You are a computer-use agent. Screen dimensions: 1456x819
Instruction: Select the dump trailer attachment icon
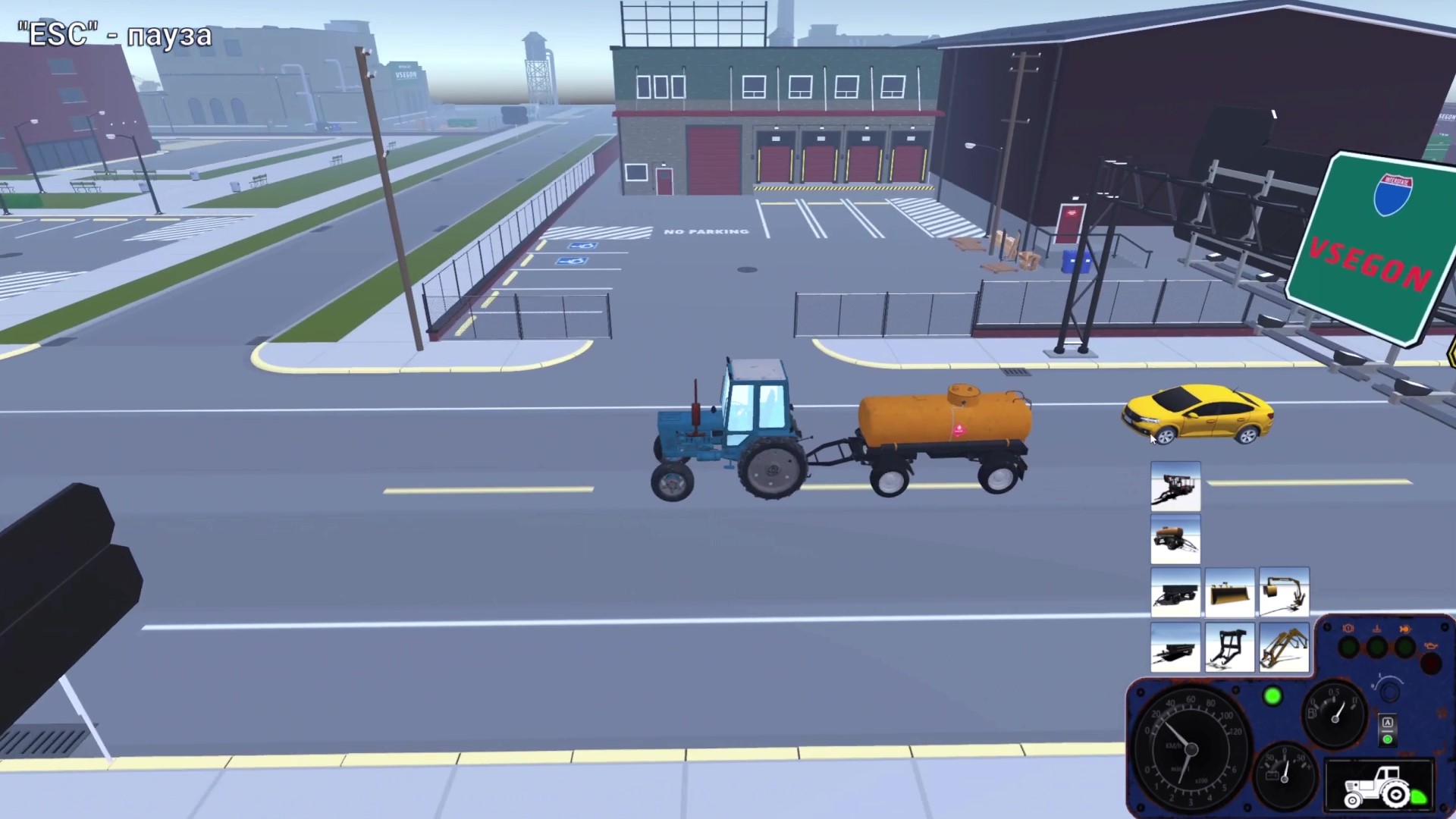[x=1175, y=593]
